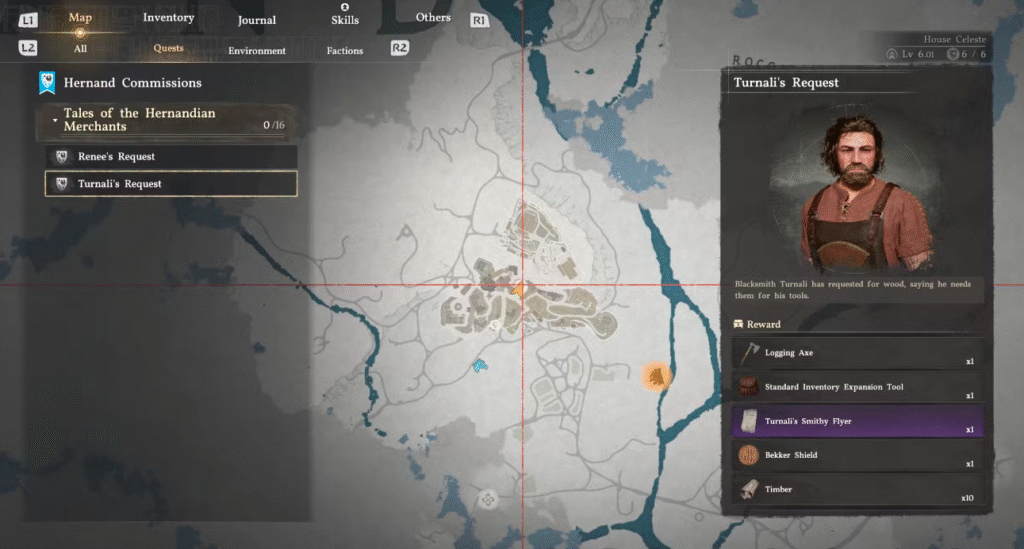Click the orange quest marker on map
1024x549 pixels.
(x=655, y=376)
